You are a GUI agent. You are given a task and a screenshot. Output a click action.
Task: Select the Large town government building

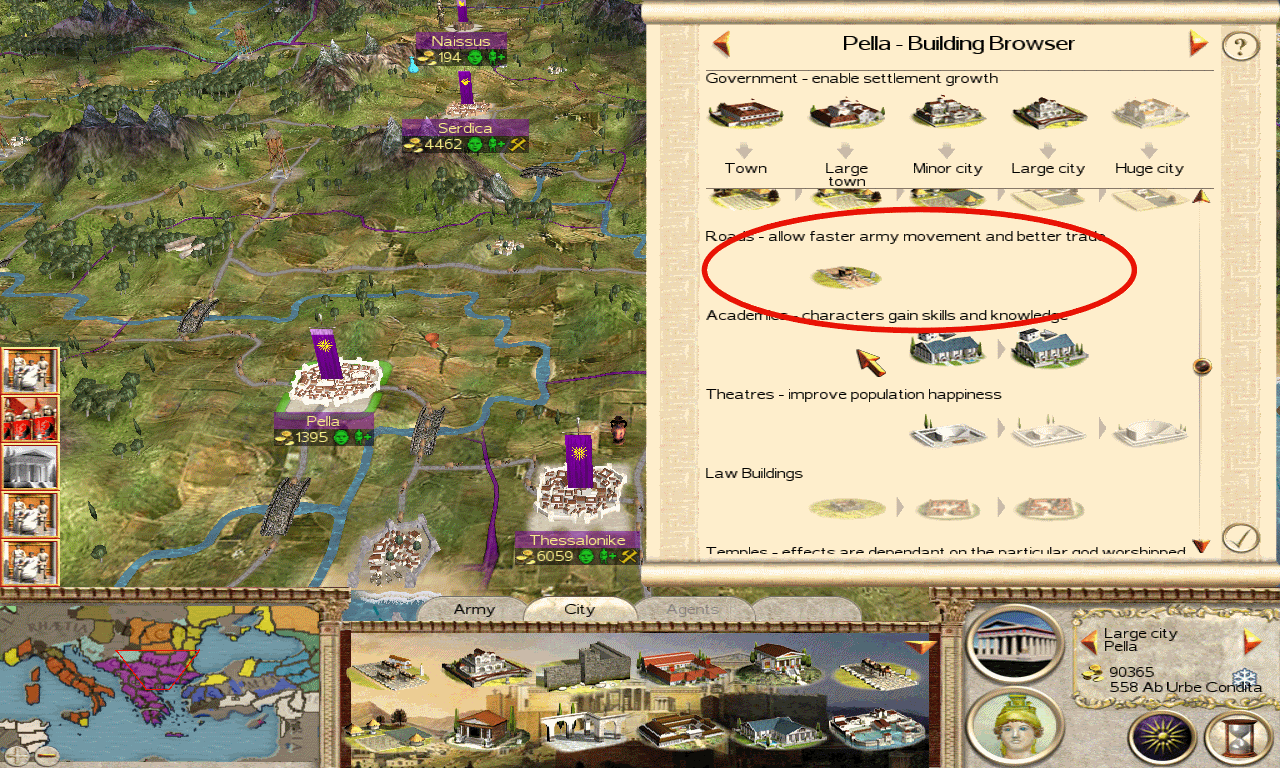[846, 115]
